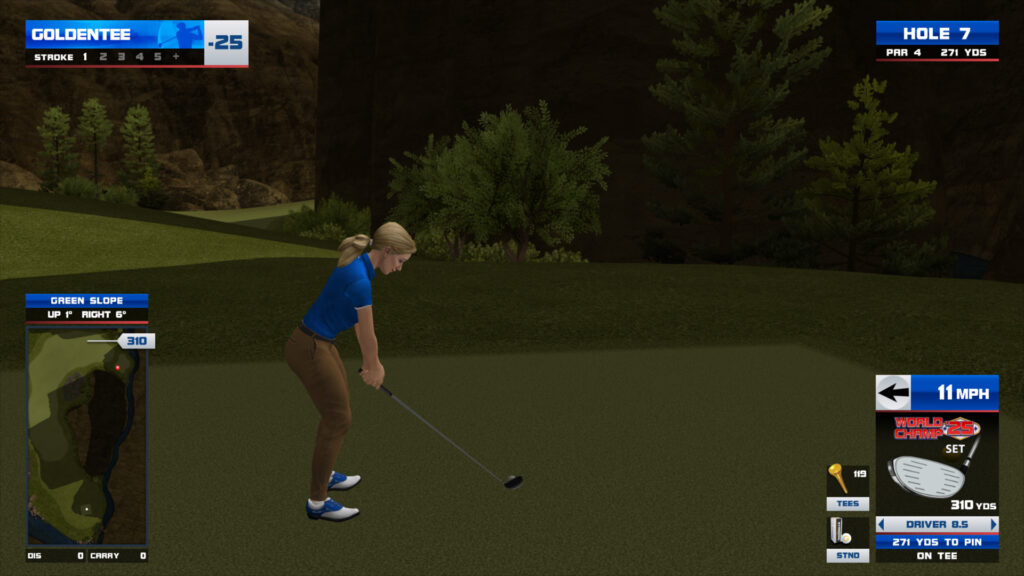The width and height of the screenshot is (1024, 576).
Task: Click the hole overview minimap
Action: pos(86,435)
